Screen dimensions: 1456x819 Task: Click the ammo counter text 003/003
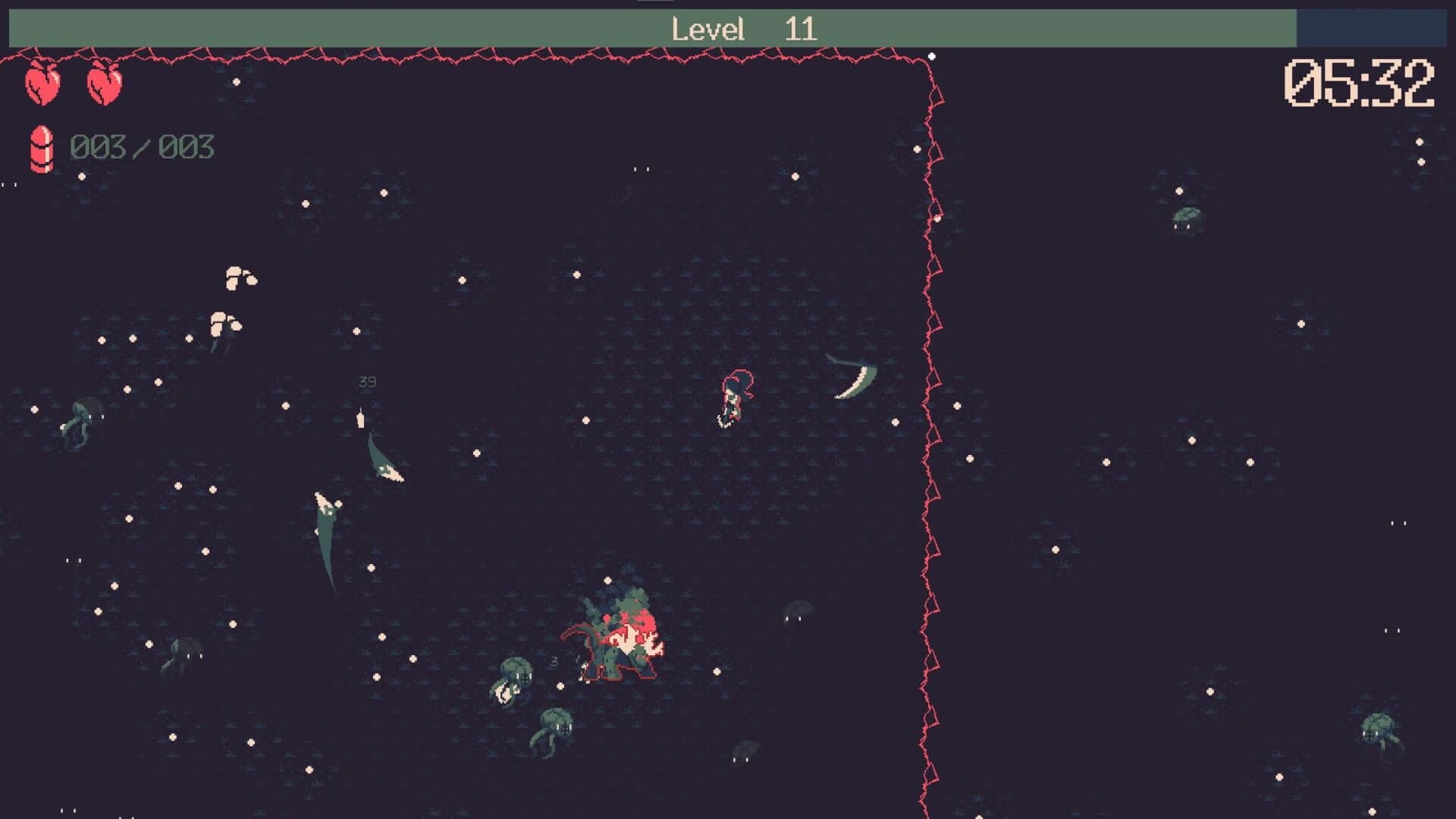pos(141,146)
